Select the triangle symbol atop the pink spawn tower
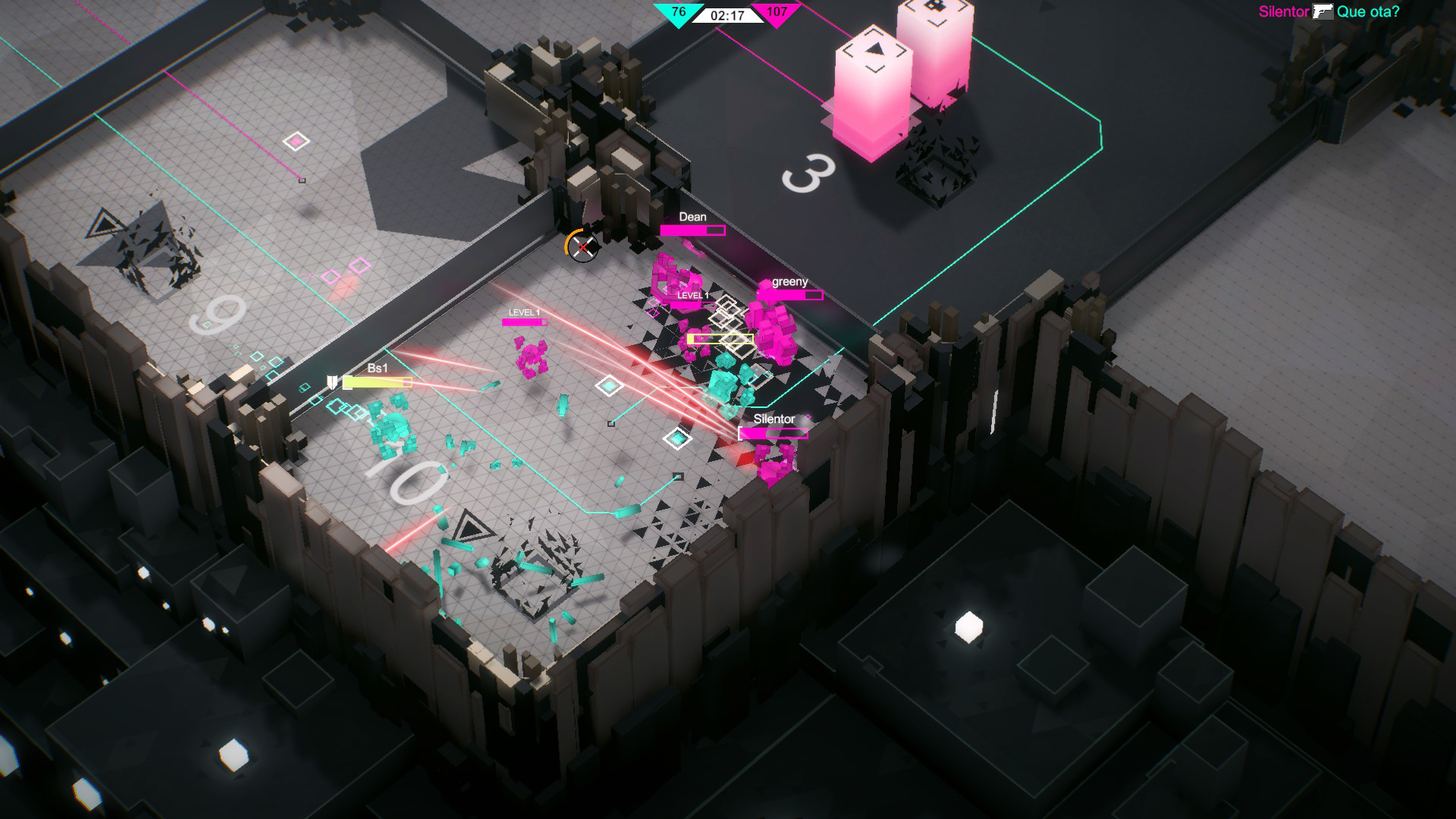The width and height of the screenshot is (1456, 819). pyautogui.click(x=876, y=47)
